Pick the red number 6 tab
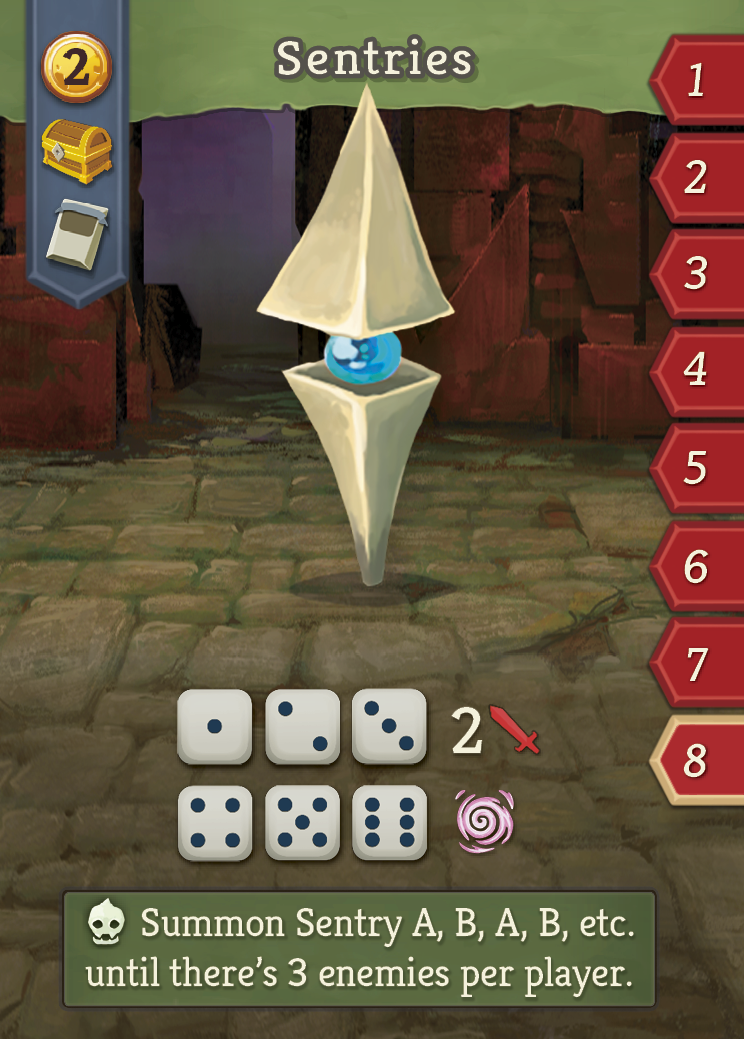The image size is (744, 1039). (x=697, y=567)
